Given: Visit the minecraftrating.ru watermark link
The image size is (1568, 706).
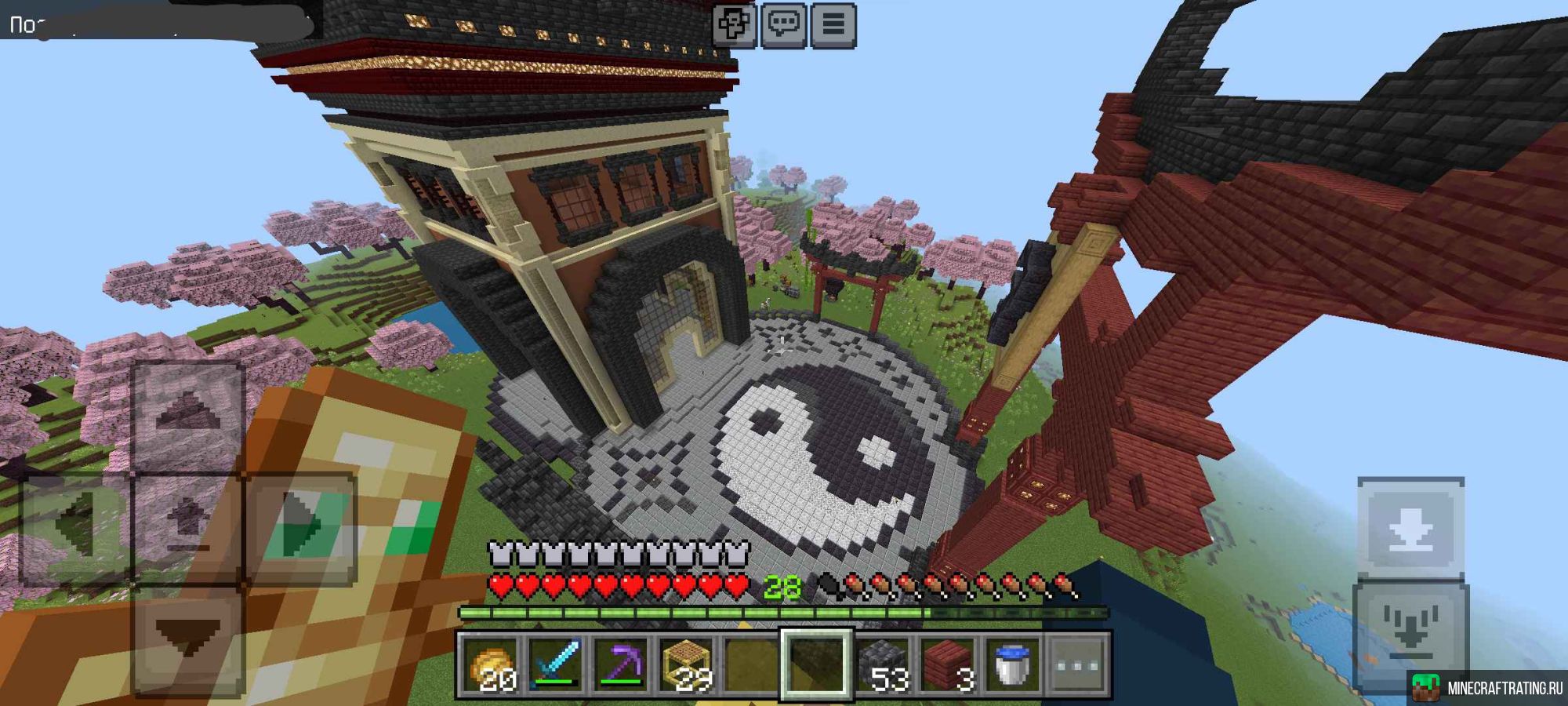Looking at the screenshot, I should pyautogui.click(x=1486, y=688).
